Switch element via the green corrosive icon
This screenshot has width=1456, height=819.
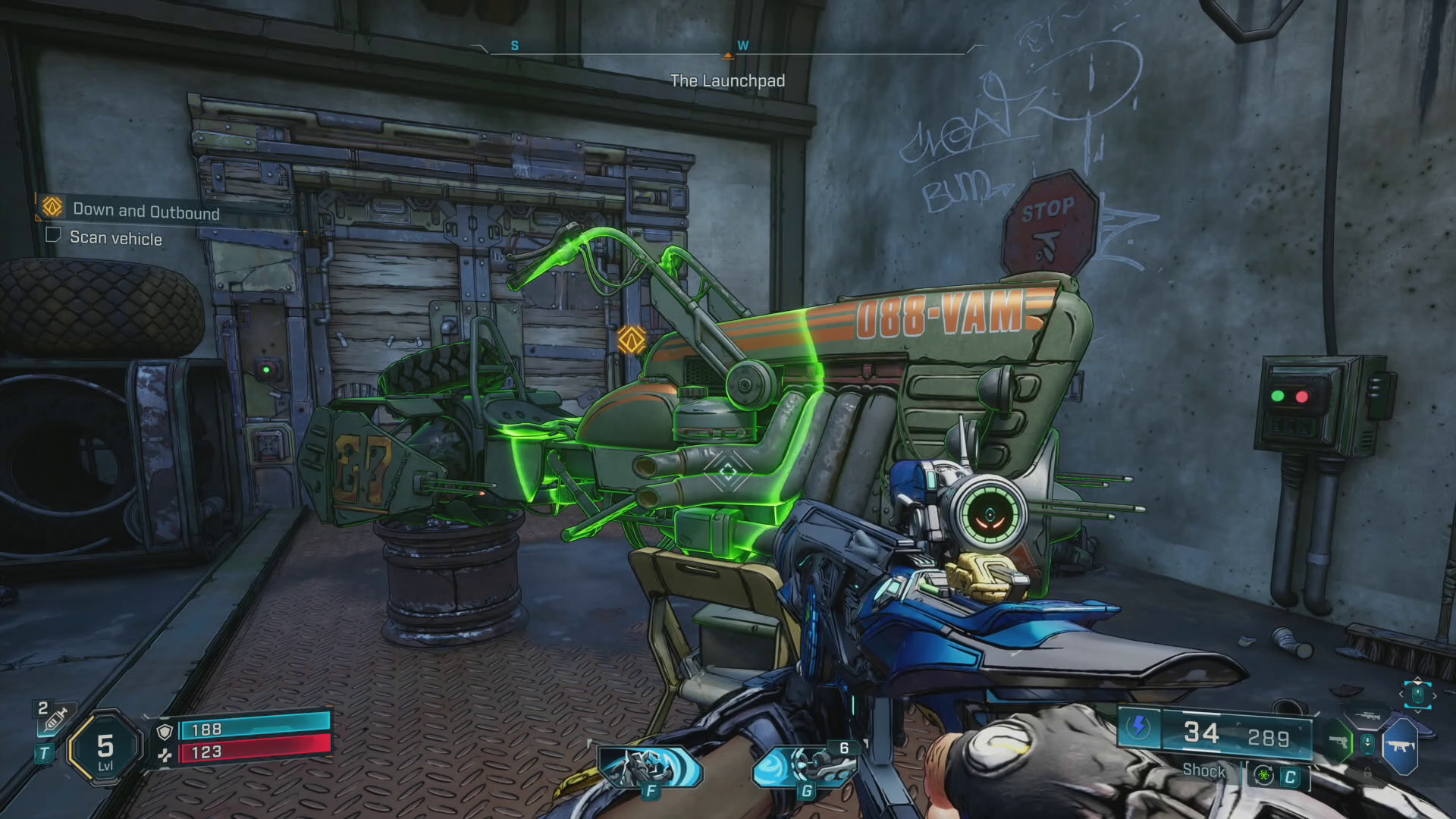coord(1263,775)
